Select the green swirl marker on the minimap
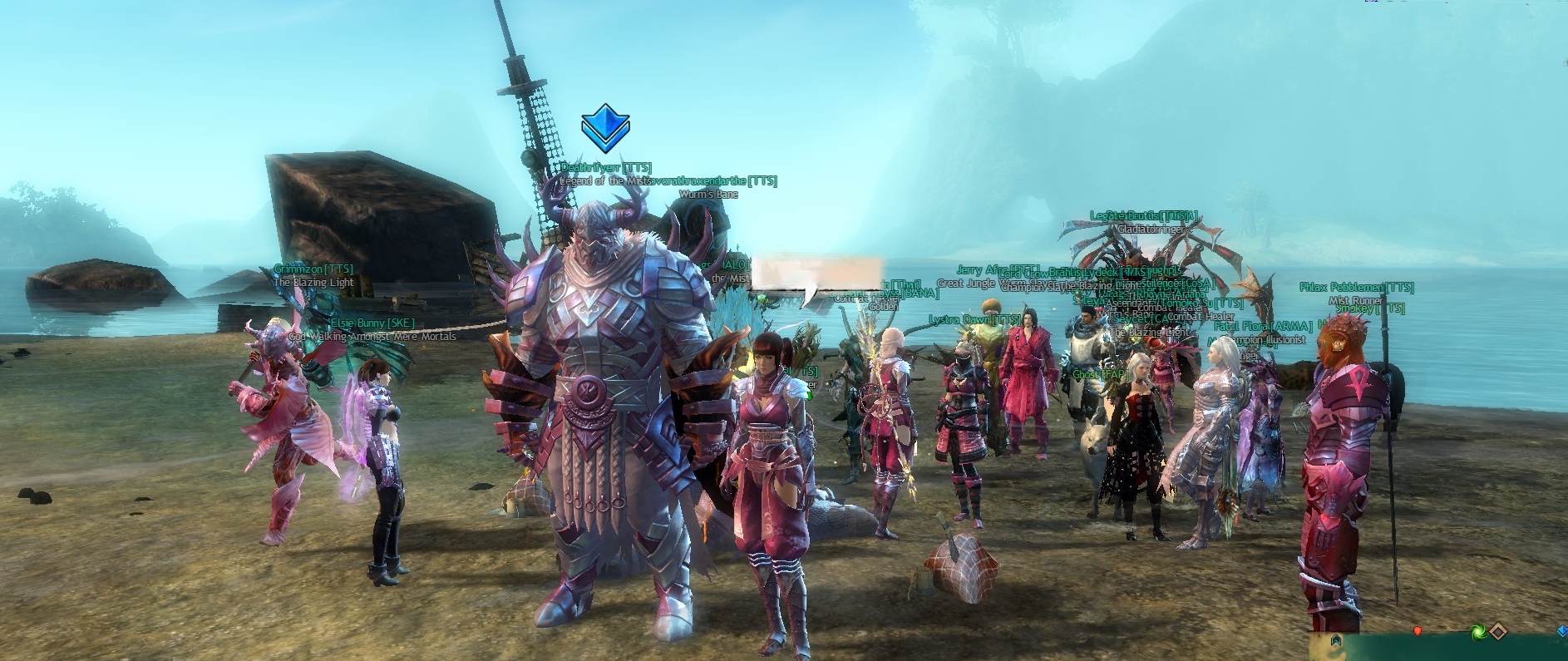The width and height of the screenshot is (1568, 661). tap(1477, 633)
